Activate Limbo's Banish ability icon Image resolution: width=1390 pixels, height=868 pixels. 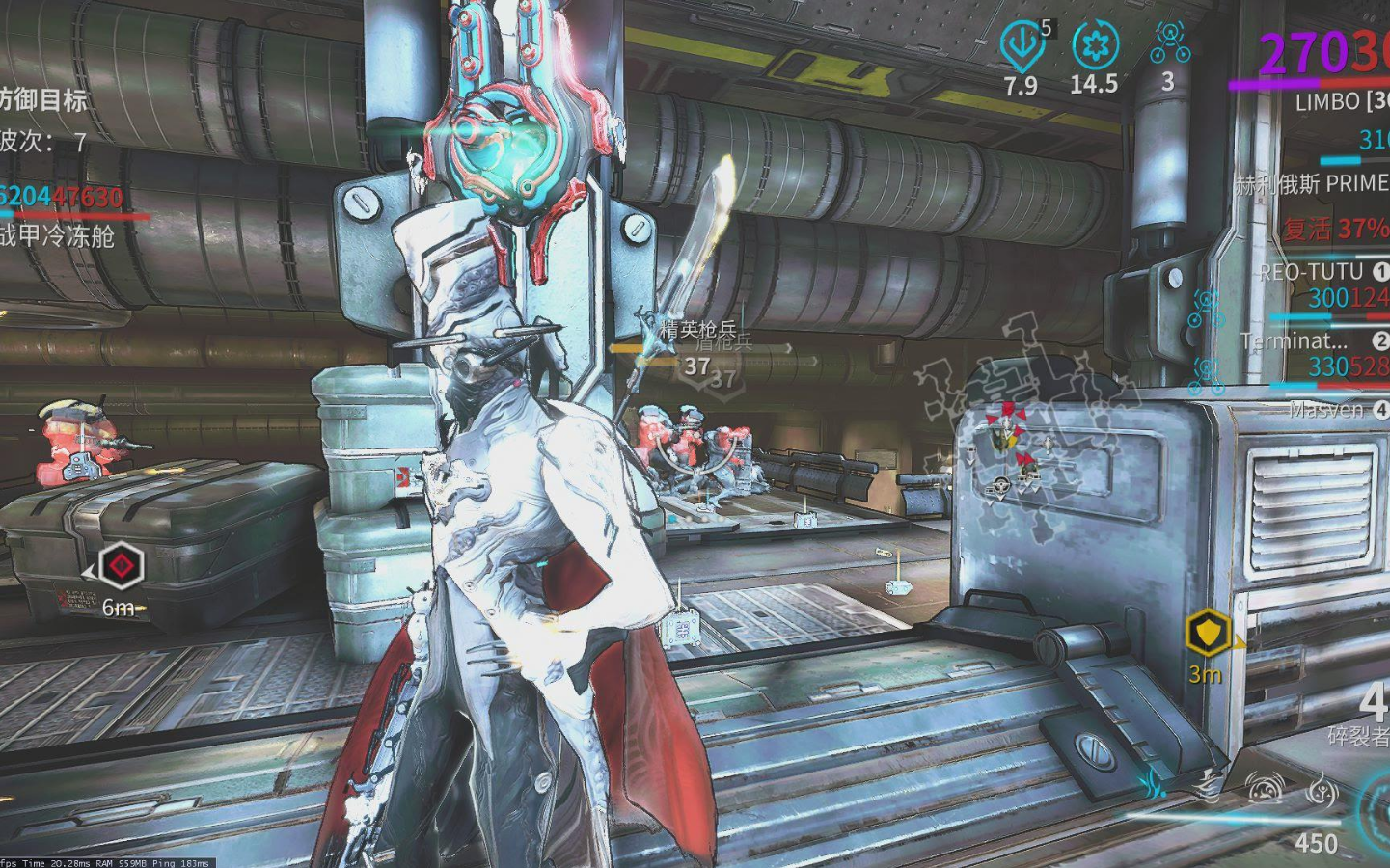(1155, 783)
